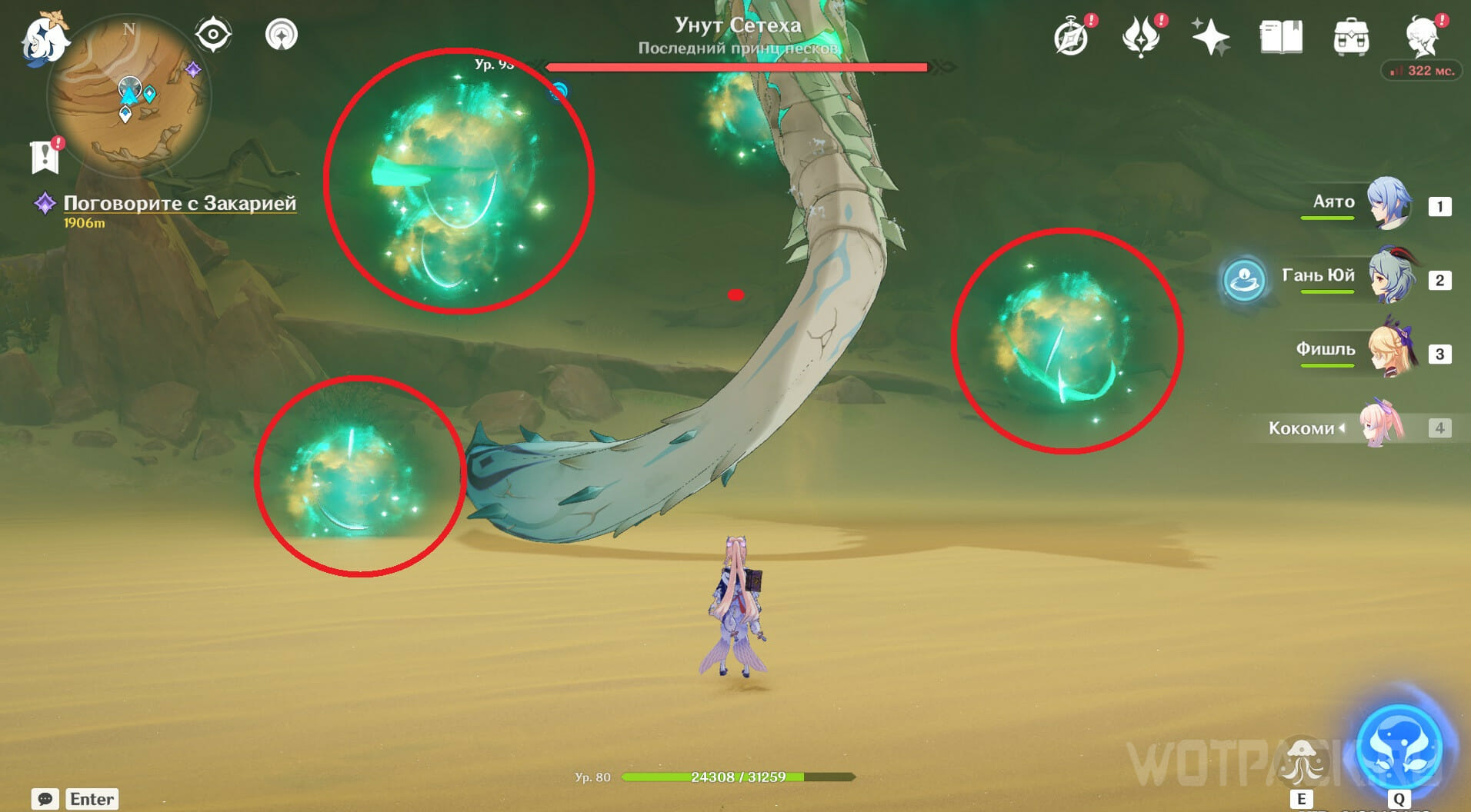Open the chat speech bubble
Screen dimensions: 1471x812
click(45, 799)
